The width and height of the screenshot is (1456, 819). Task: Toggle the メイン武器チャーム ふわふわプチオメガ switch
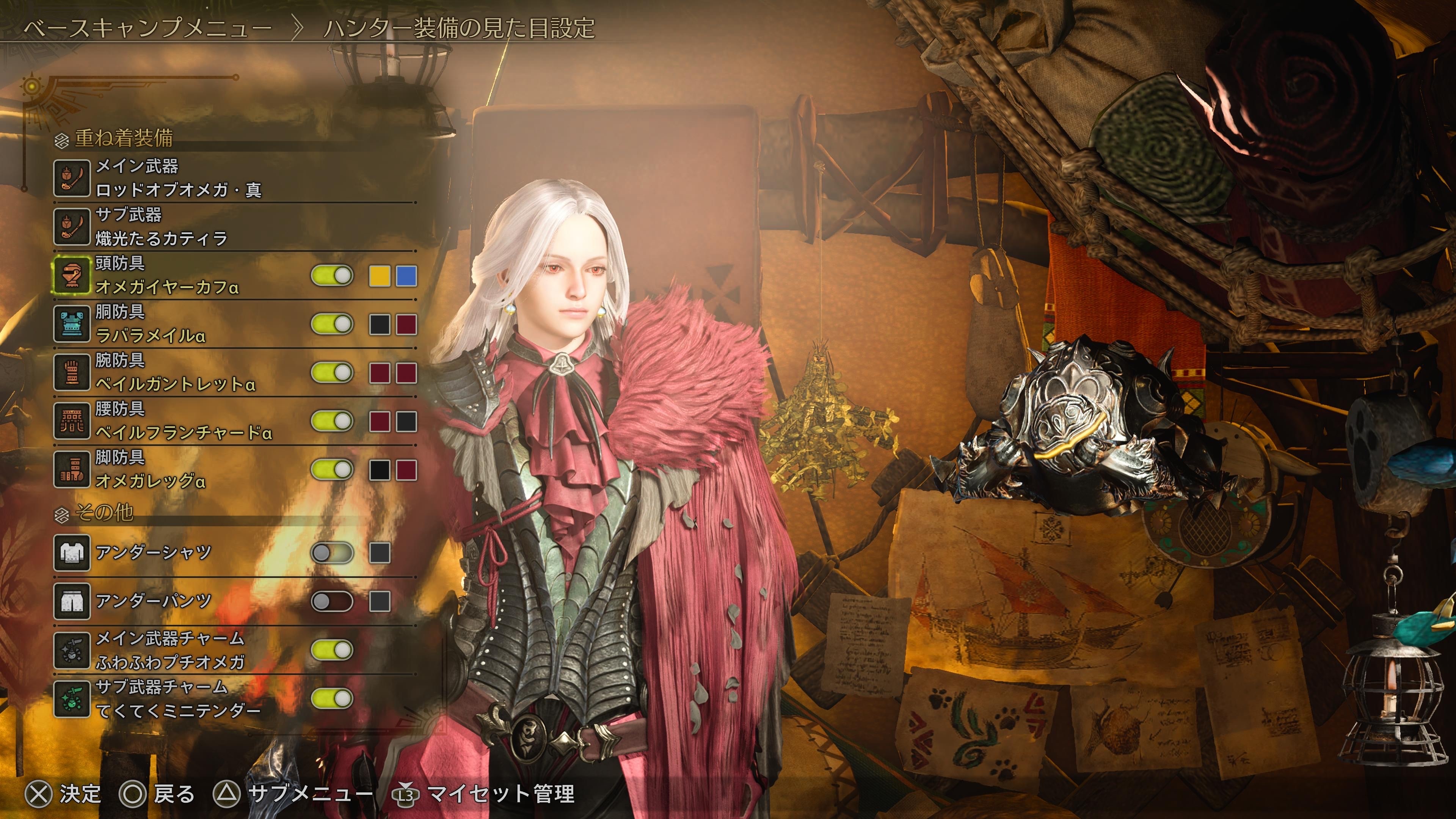click(x=332, y=650)
